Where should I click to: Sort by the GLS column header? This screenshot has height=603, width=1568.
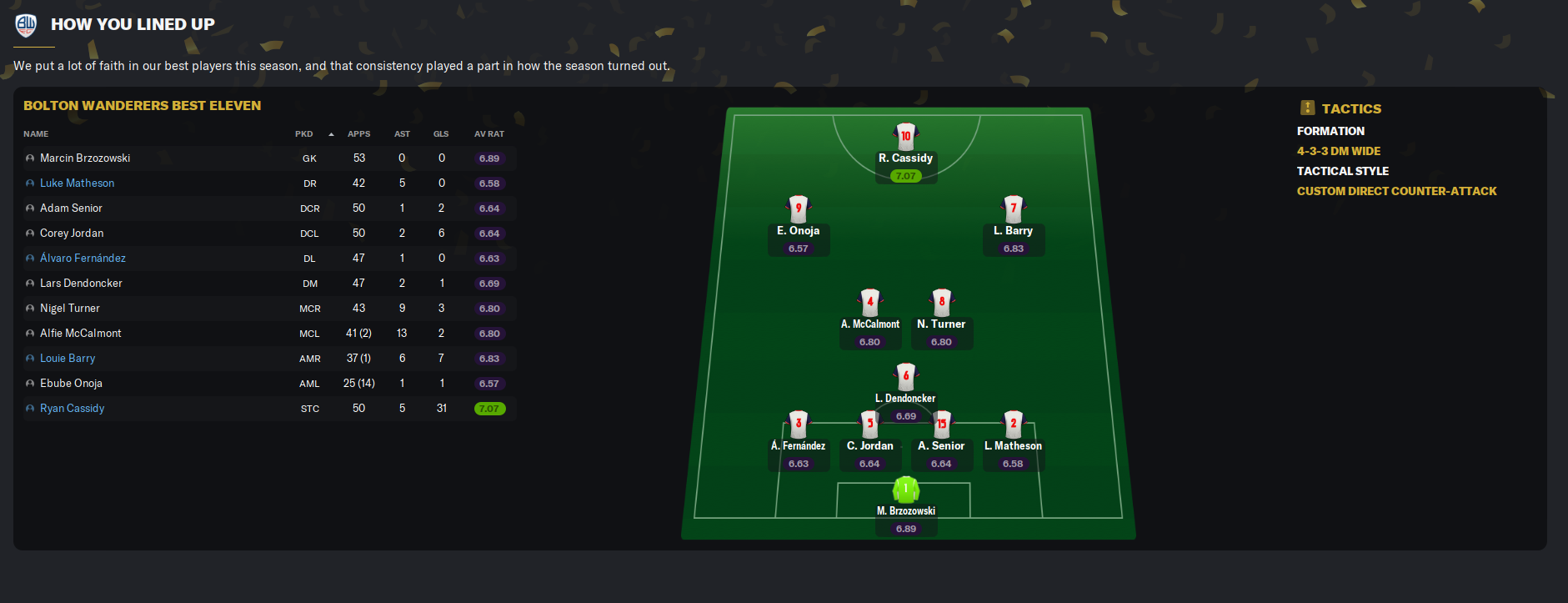click(441, 134)
